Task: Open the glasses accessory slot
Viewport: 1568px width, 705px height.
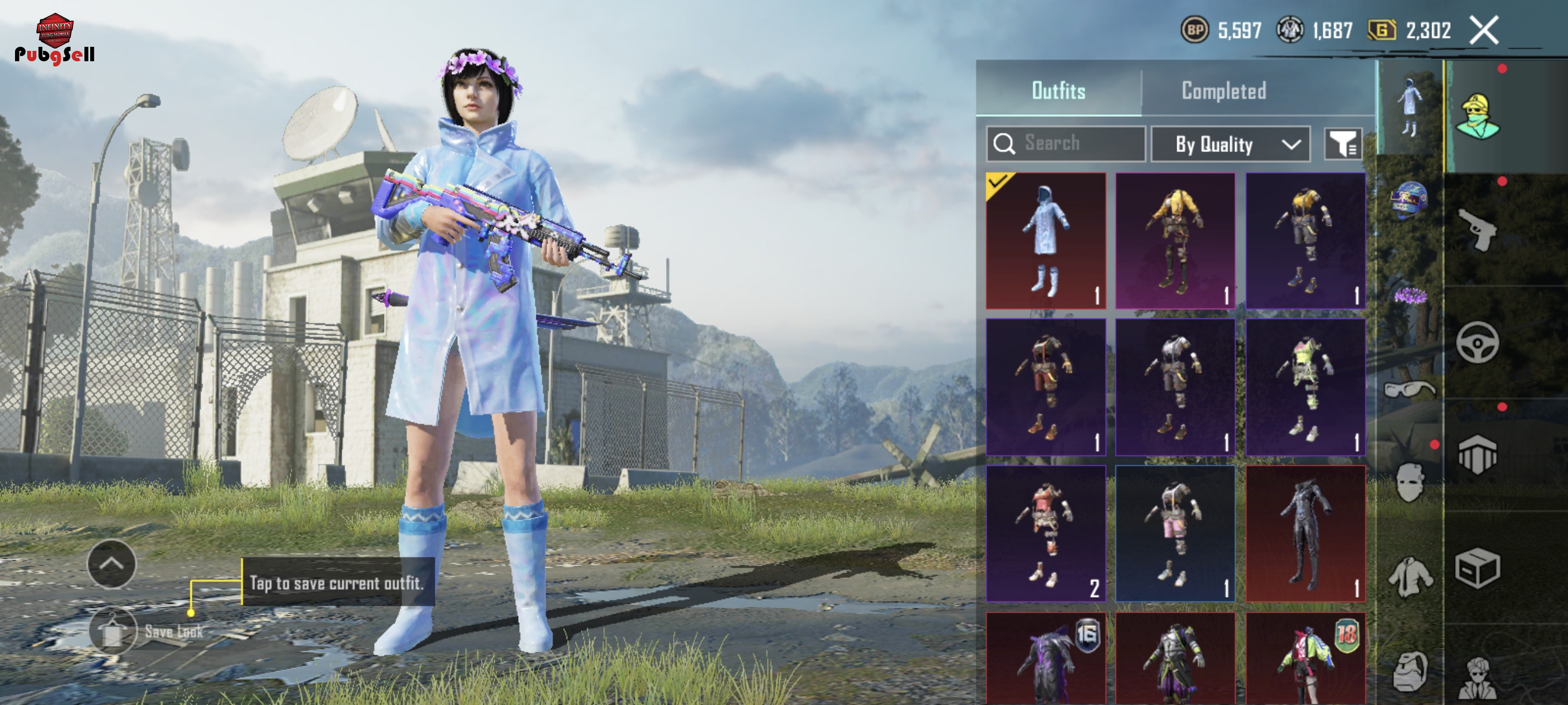Action: [x=1409, y=388]
